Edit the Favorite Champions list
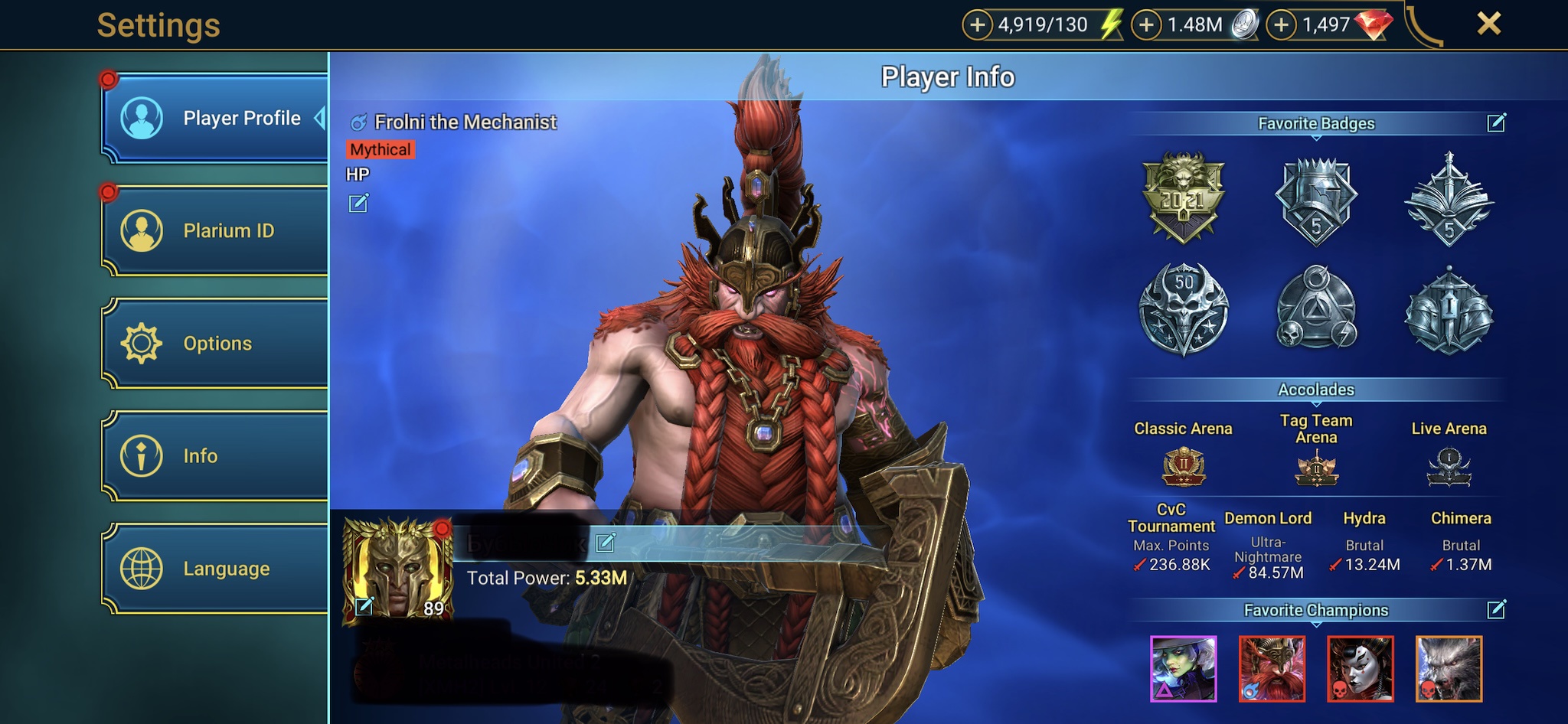The height and width of the screenshot is (724, 1568). tap(1496, 609)
